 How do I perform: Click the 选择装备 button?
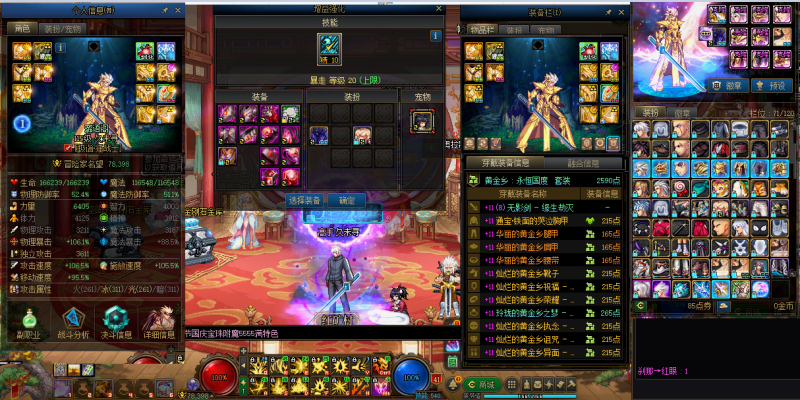[x=304, y=200]
